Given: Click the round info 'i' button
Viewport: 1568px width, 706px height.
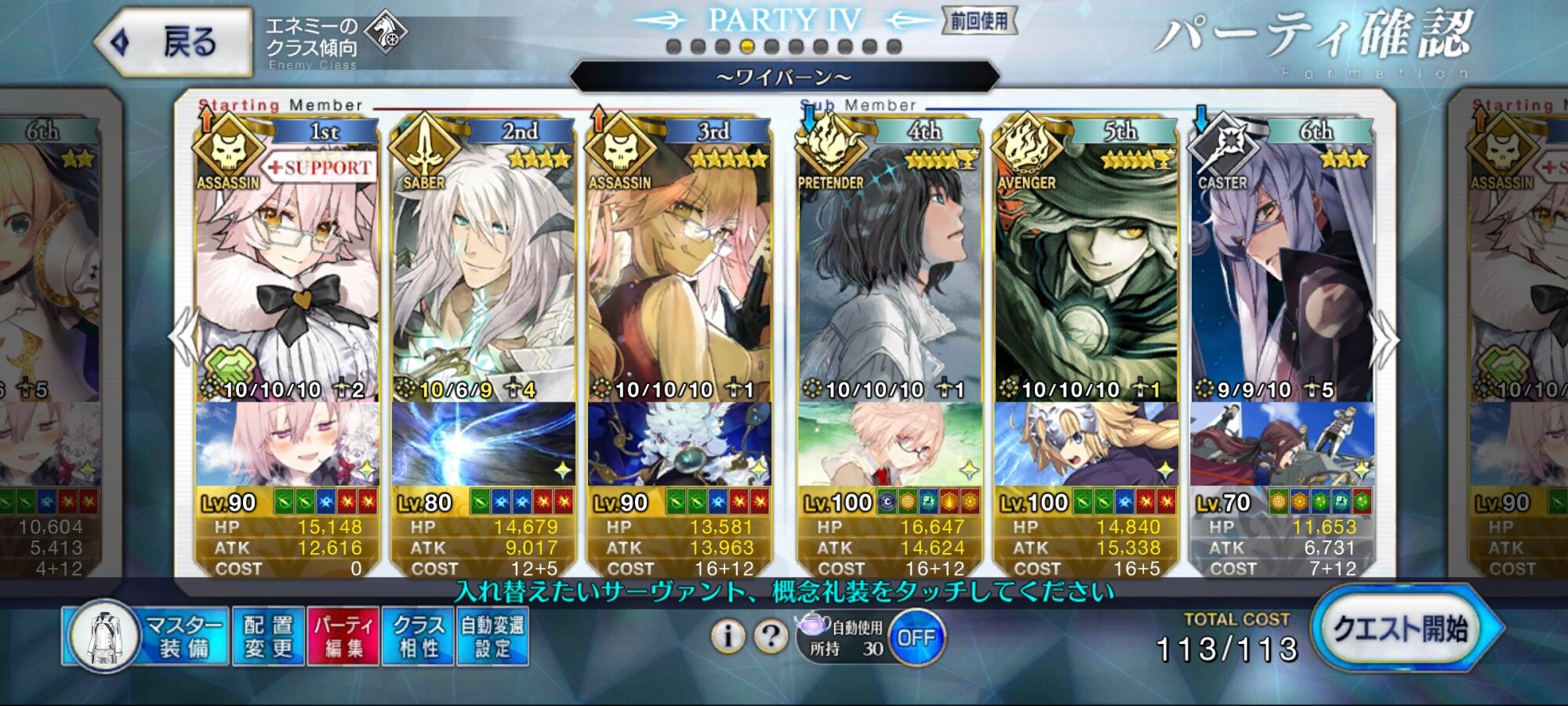Looking at the screenshot, I should (x=728, y=636).
